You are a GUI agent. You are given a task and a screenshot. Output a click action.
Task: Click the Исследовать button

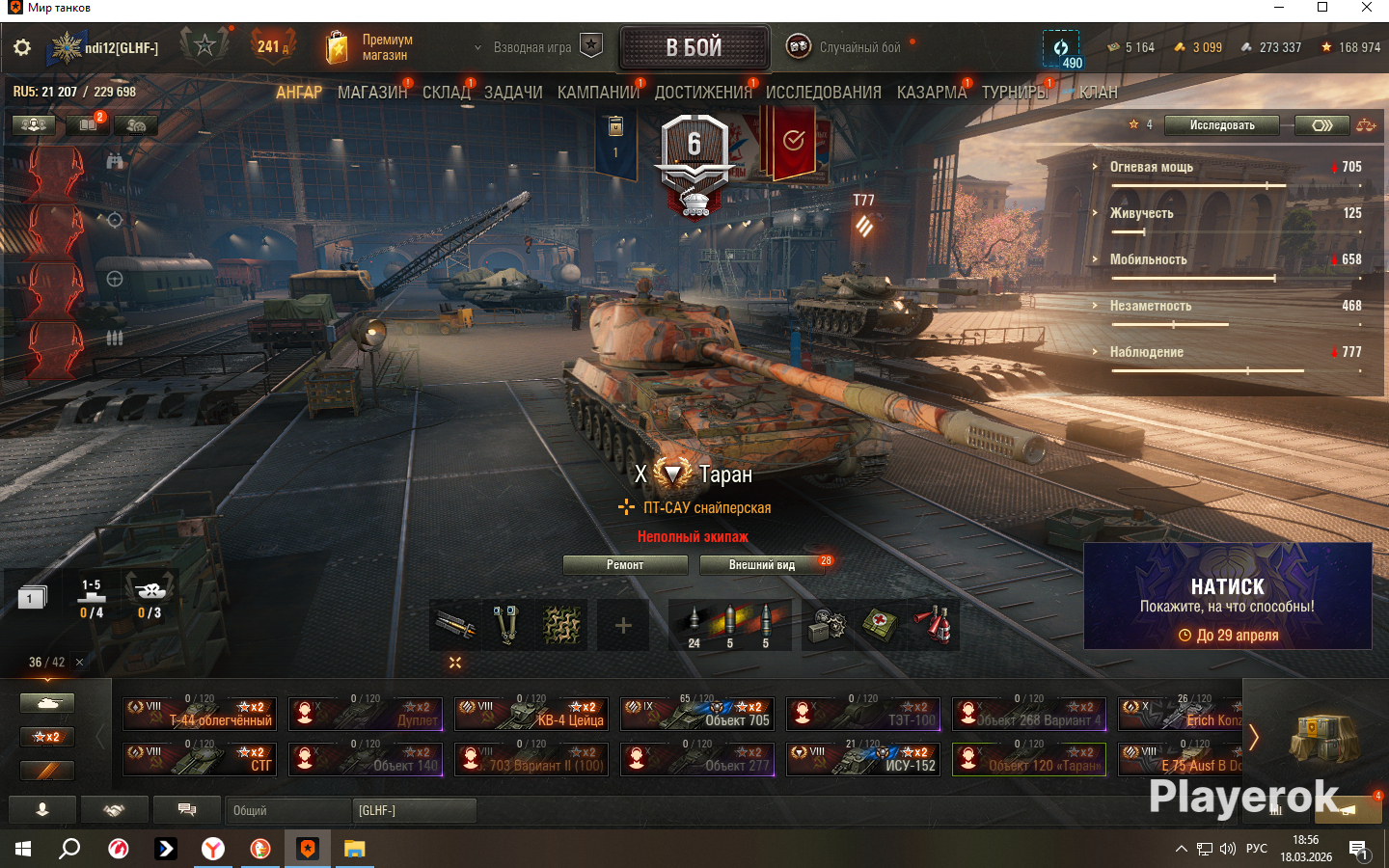click(x=1221, y=125)
